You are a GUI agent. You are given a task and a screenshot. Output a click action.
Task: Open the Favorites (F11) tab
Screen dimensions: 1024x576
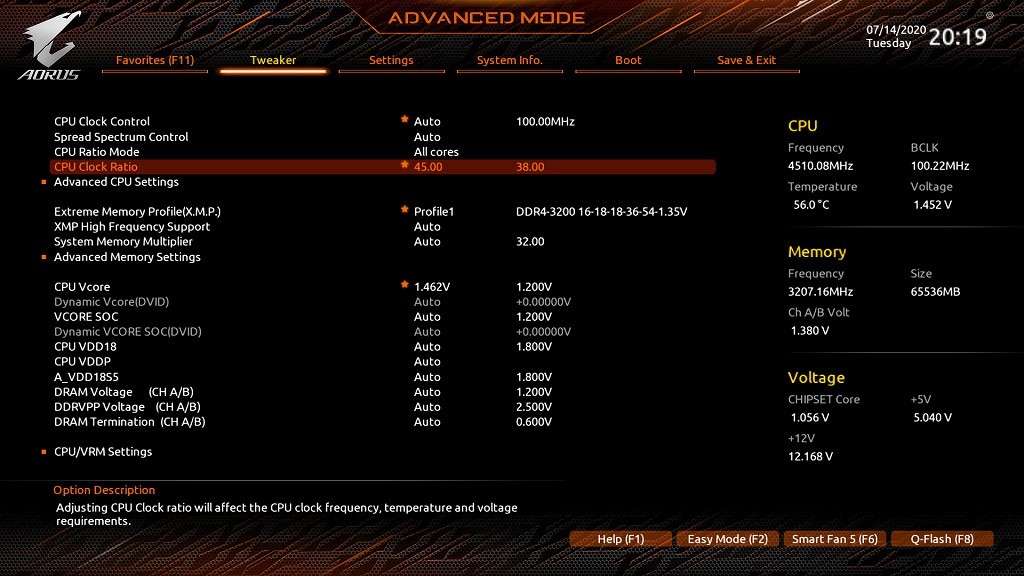[x=155, y=60]
